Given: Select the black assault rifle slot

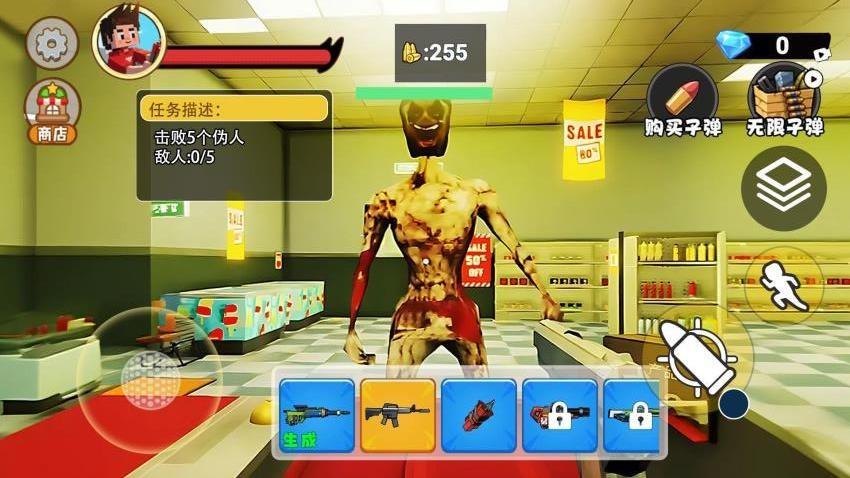Looking at the screenshot, I should (x=397, y=414).
